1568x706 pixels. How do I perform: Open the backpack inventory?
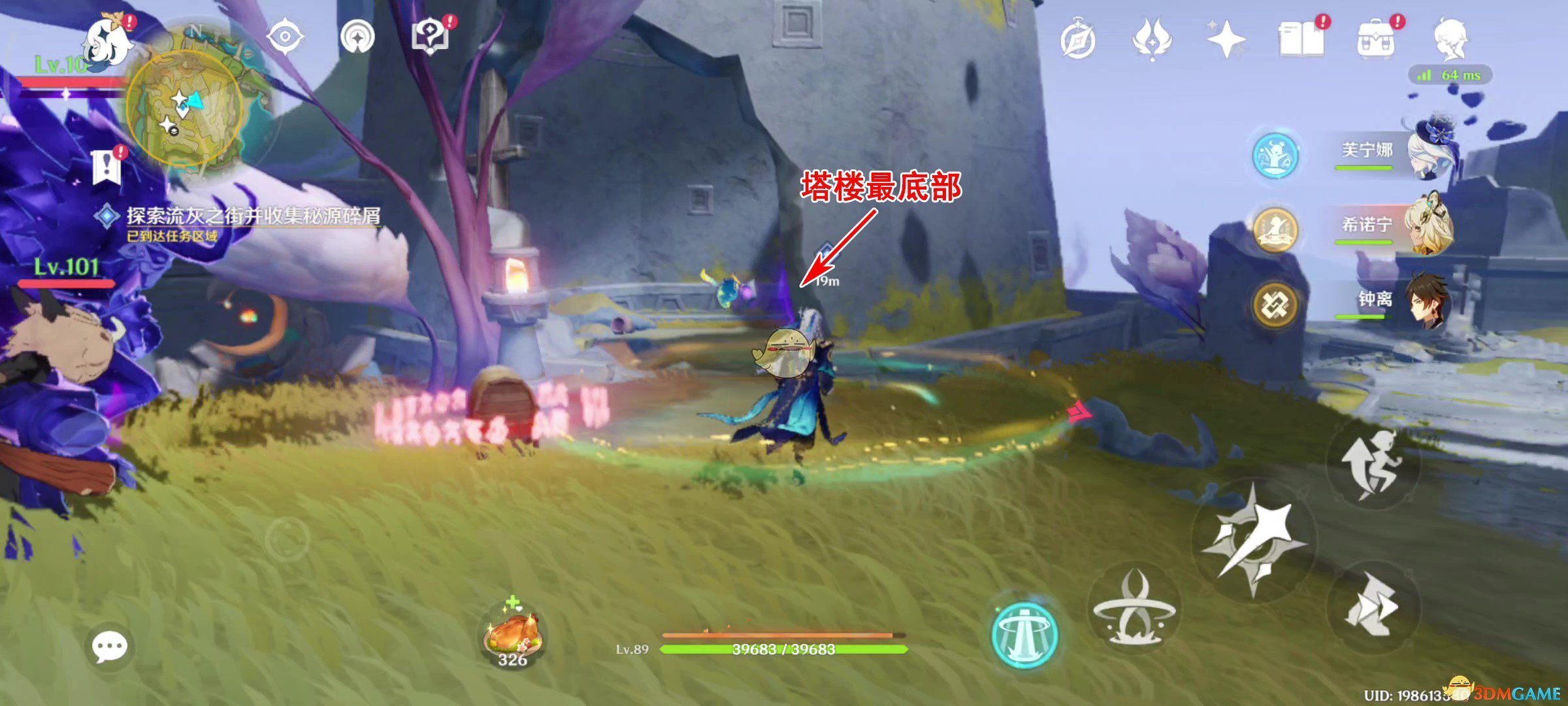pyautogui.click(x=1375, y=39)
